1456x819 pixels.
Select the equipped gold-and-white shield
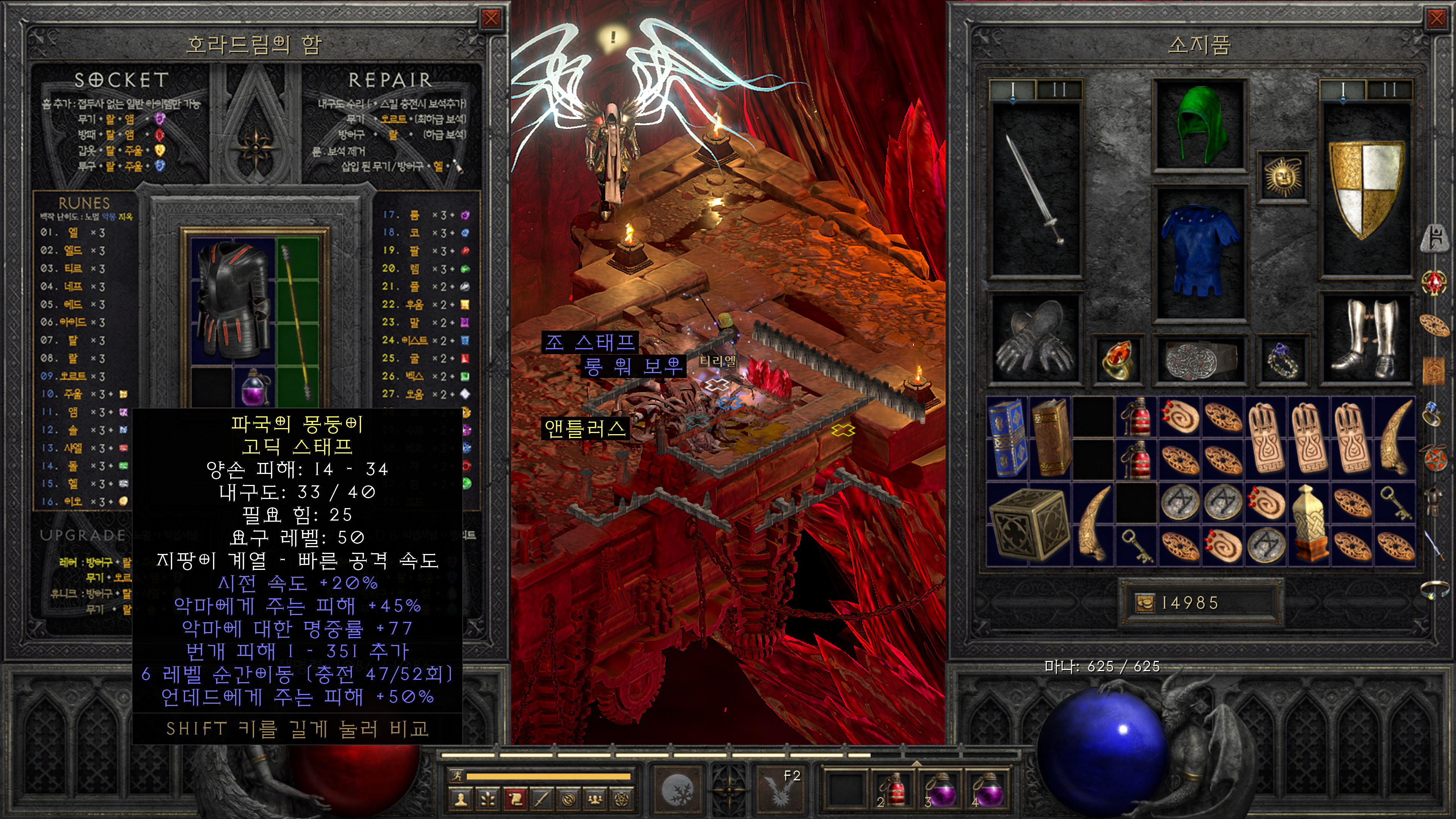click(x=1365, y=189)
